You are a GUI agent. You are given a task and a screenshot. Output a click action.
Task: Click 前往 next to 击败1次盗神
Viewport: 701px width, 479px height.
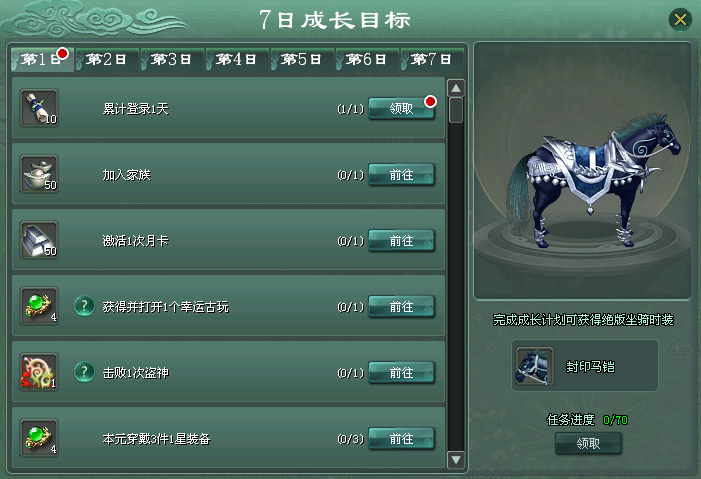click(401, 372)
